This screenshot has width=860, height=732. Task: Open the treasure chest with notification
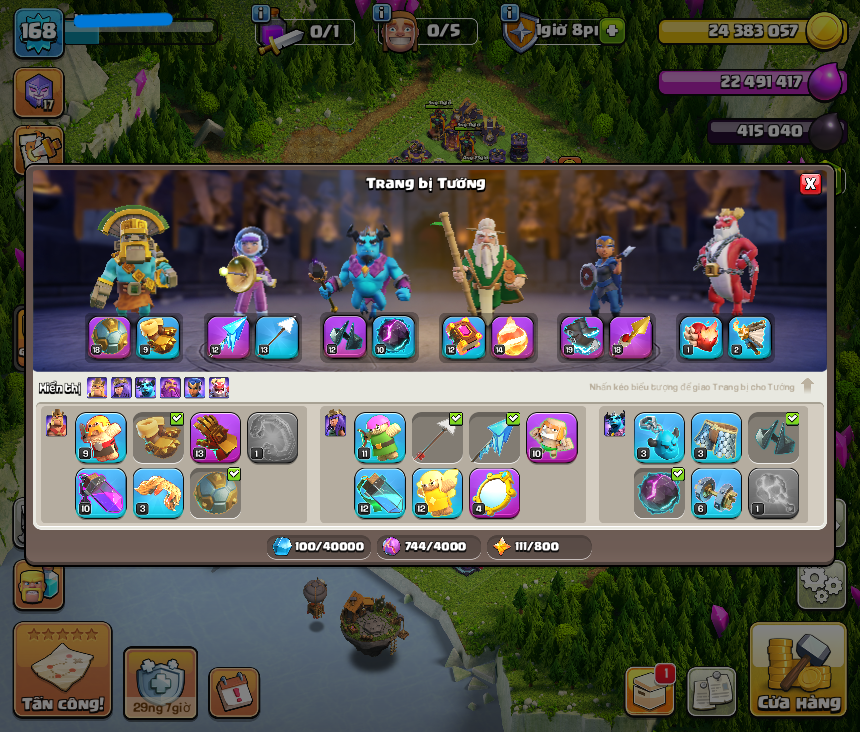648,690
